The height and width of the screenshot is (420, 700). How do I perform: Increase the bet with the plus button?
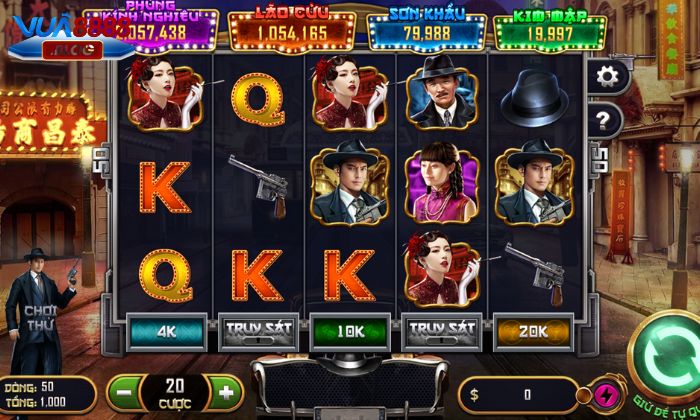(226, 392)
